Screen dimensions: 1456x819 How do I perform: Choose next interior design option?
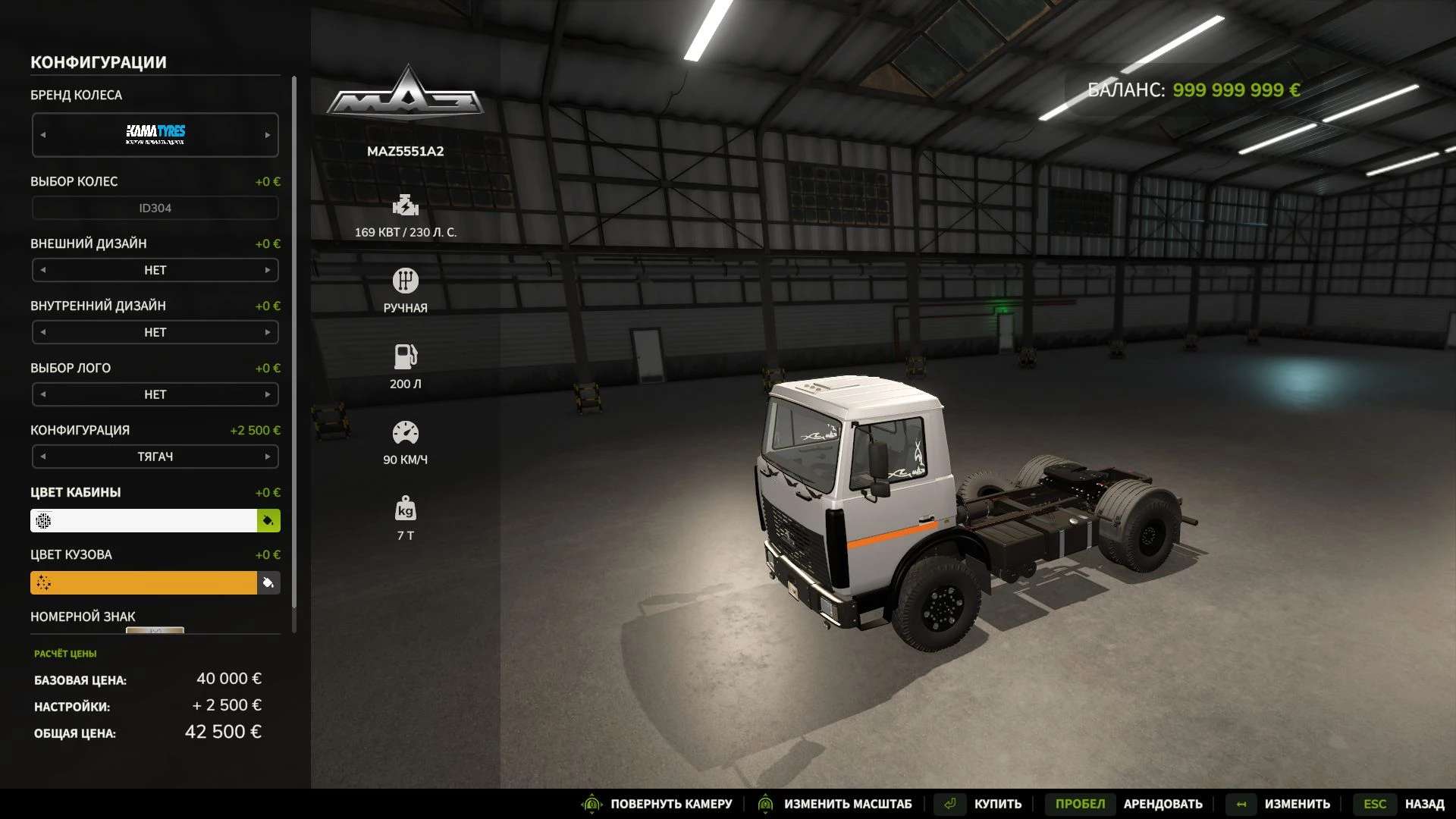[268, 332]
